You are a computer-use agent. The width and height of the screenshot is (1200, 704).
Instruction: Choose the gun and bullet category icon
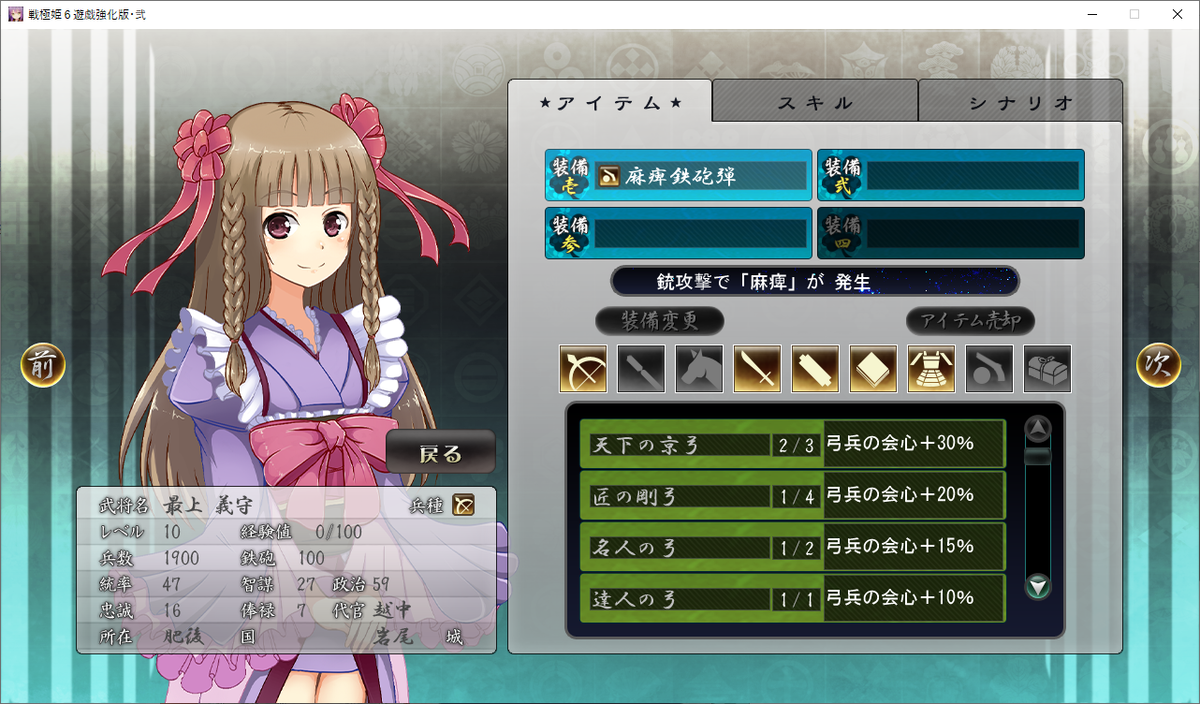[989, 369]
